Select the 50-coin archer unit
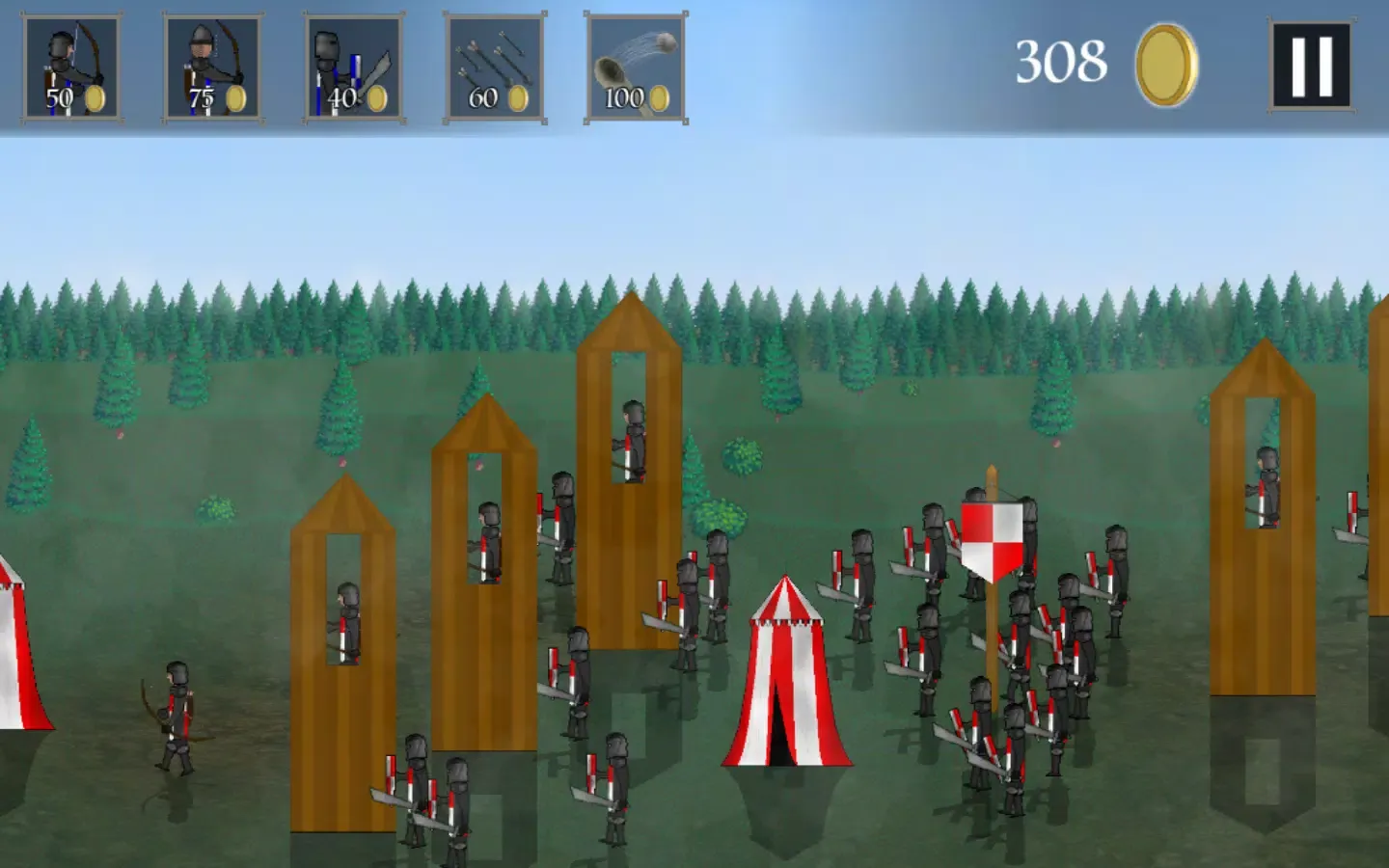The height and width of the screenshot is (868, 1389). pyautogui.click(x=72, y=68)
